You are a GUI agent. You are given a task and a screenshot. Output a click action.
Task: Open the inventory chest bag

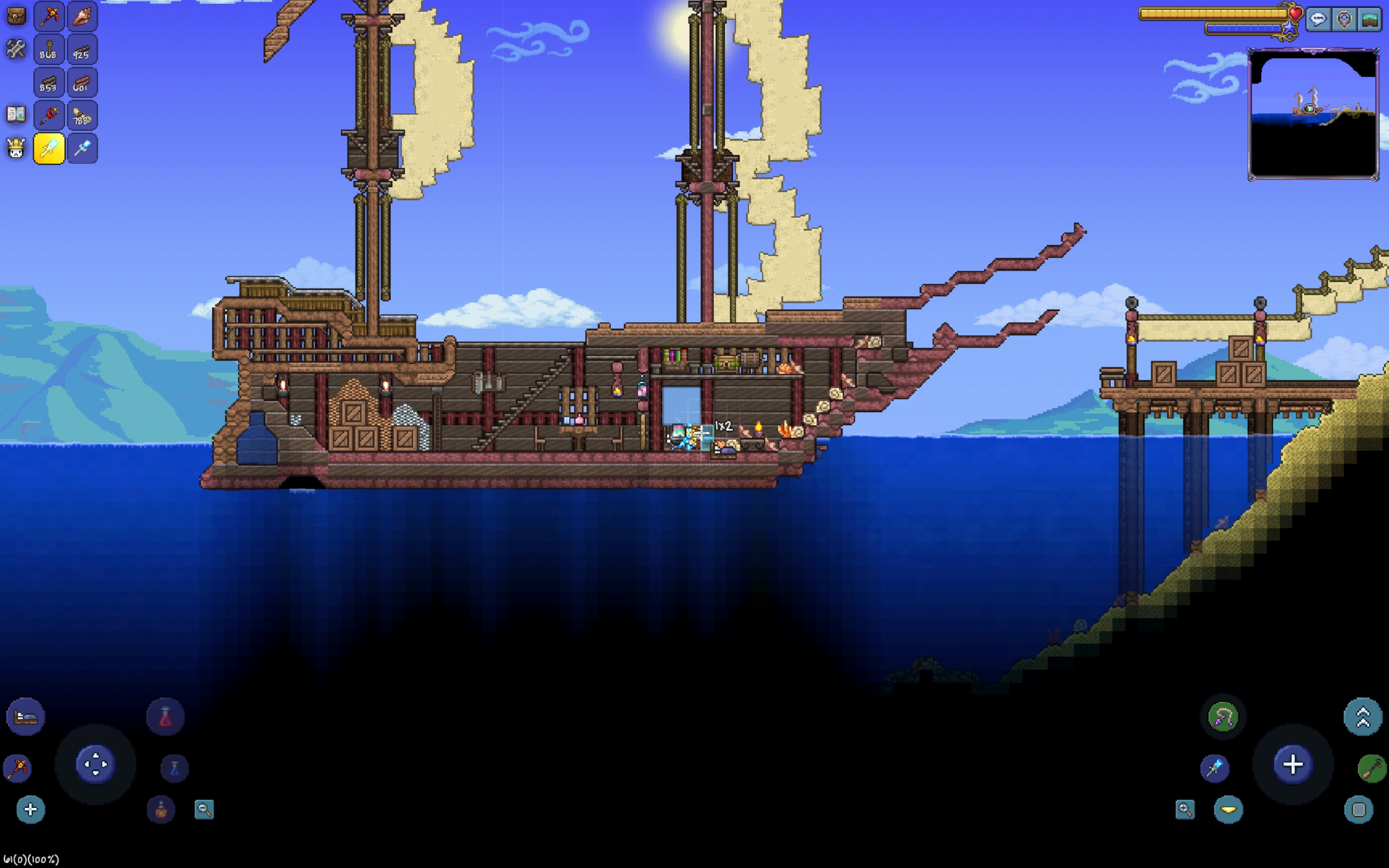pos(16,16)
